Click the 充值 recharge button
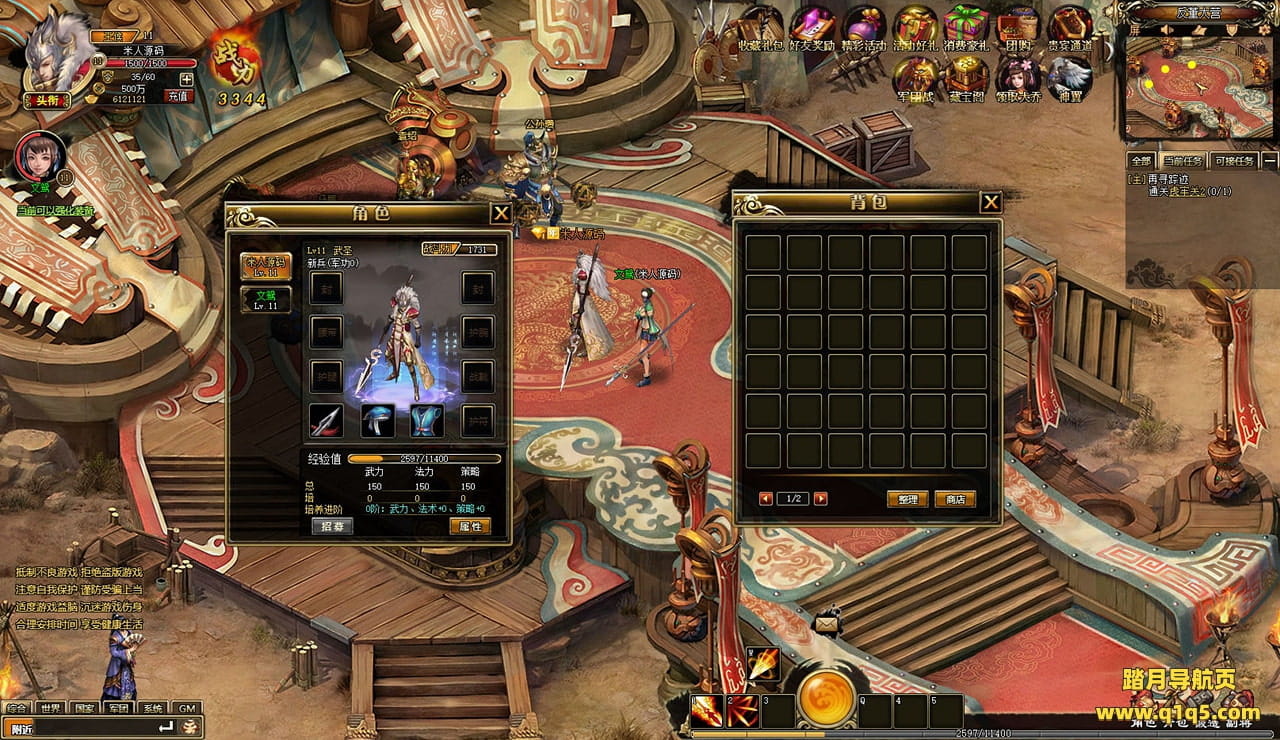1280x740 pixels. [178, 96]
